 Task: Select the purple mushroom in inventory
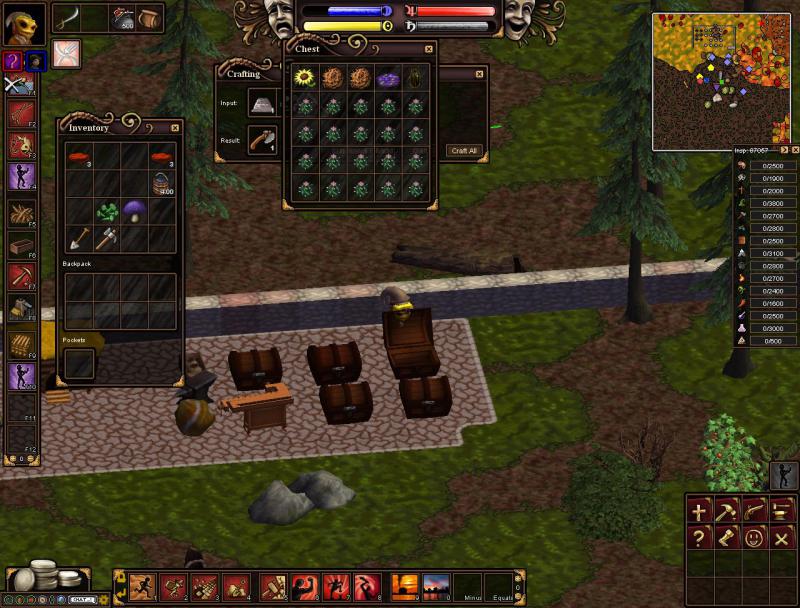point(135,209)
